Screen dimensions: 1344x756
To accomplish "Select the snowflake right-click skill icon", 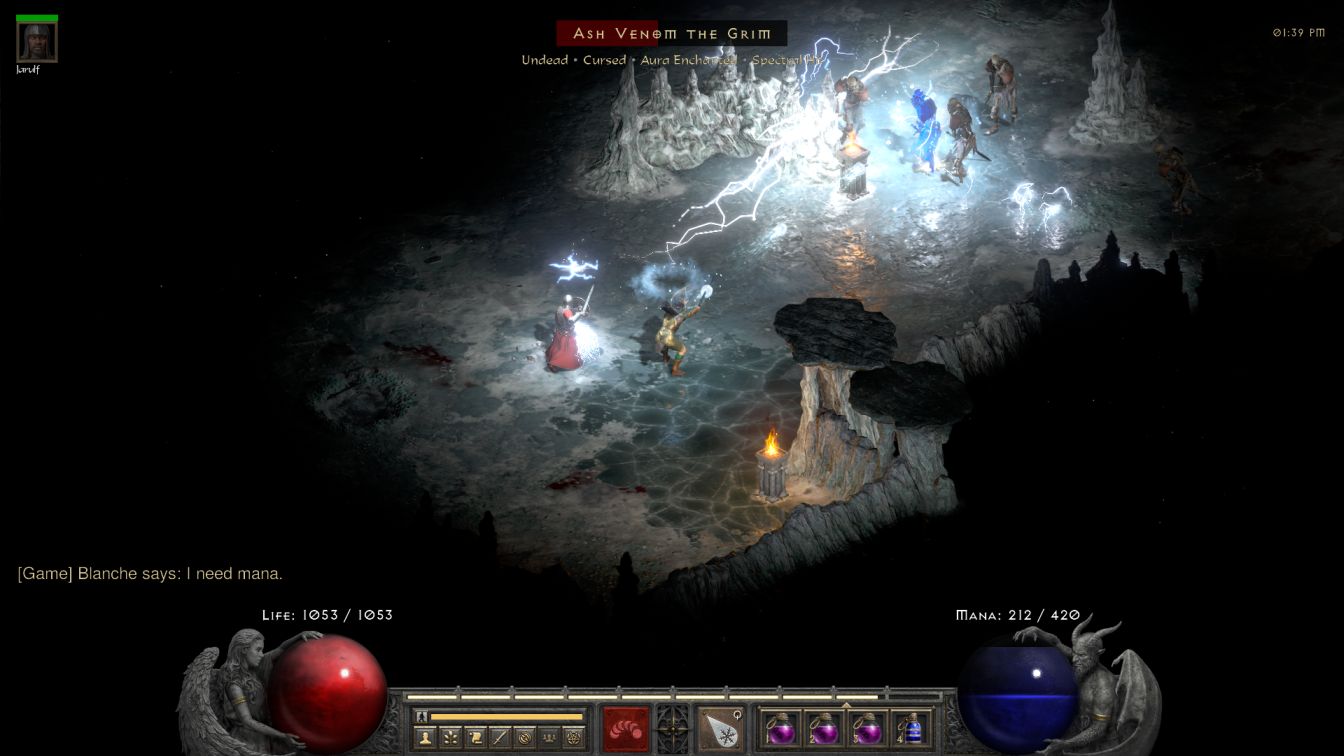I will pos(720,729).
